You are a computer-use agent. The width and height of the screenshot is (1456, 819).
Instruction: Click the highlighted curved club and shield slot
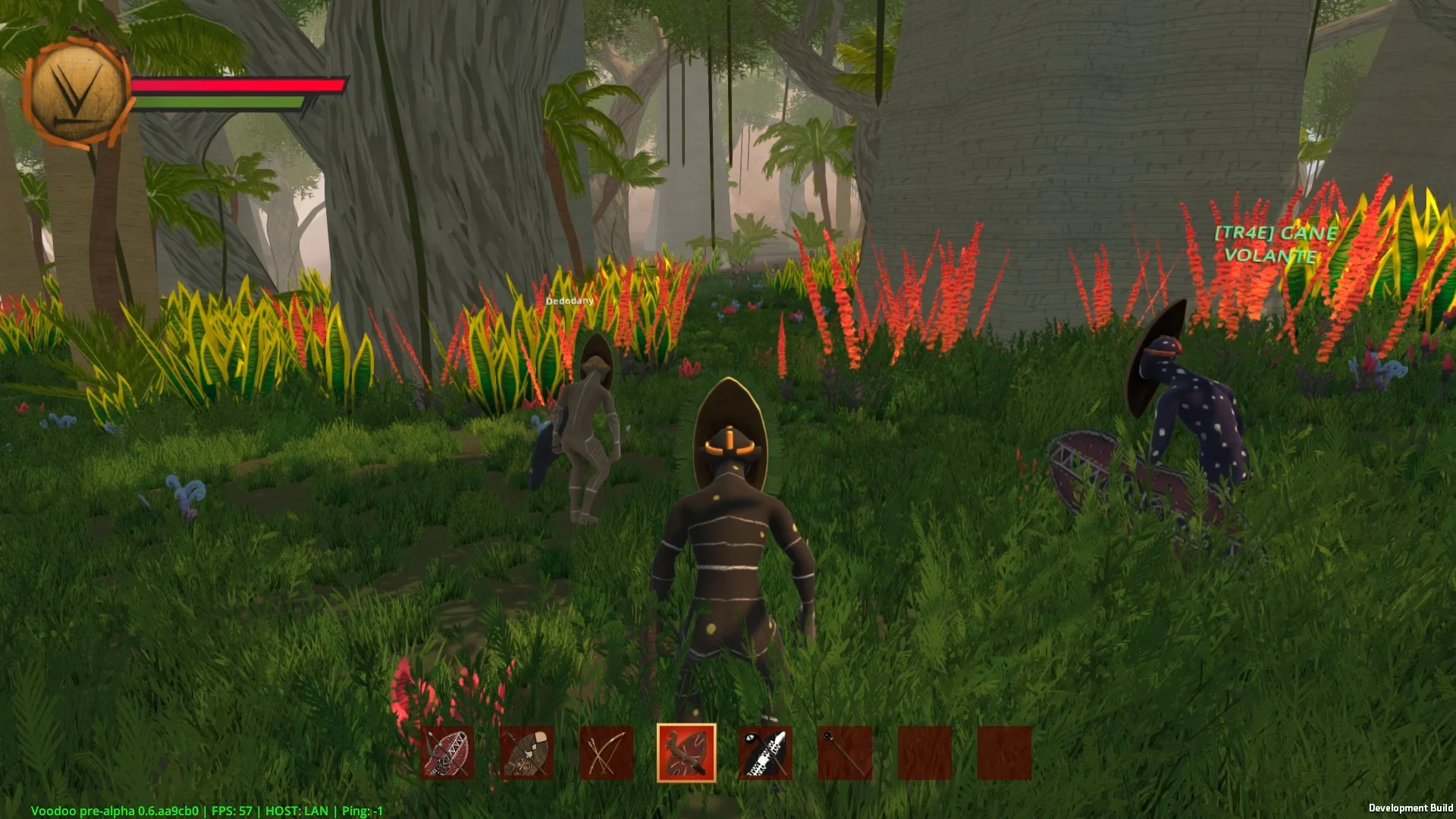(686, 753)
